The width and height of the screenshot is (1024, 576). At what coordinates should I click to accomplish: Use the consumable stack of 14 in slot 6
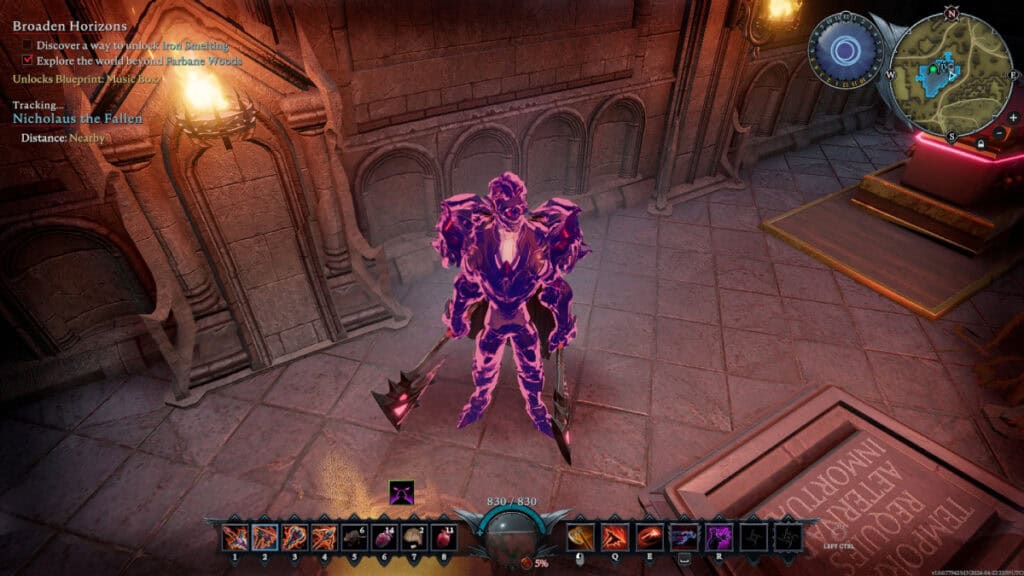(x=384, y=538)
